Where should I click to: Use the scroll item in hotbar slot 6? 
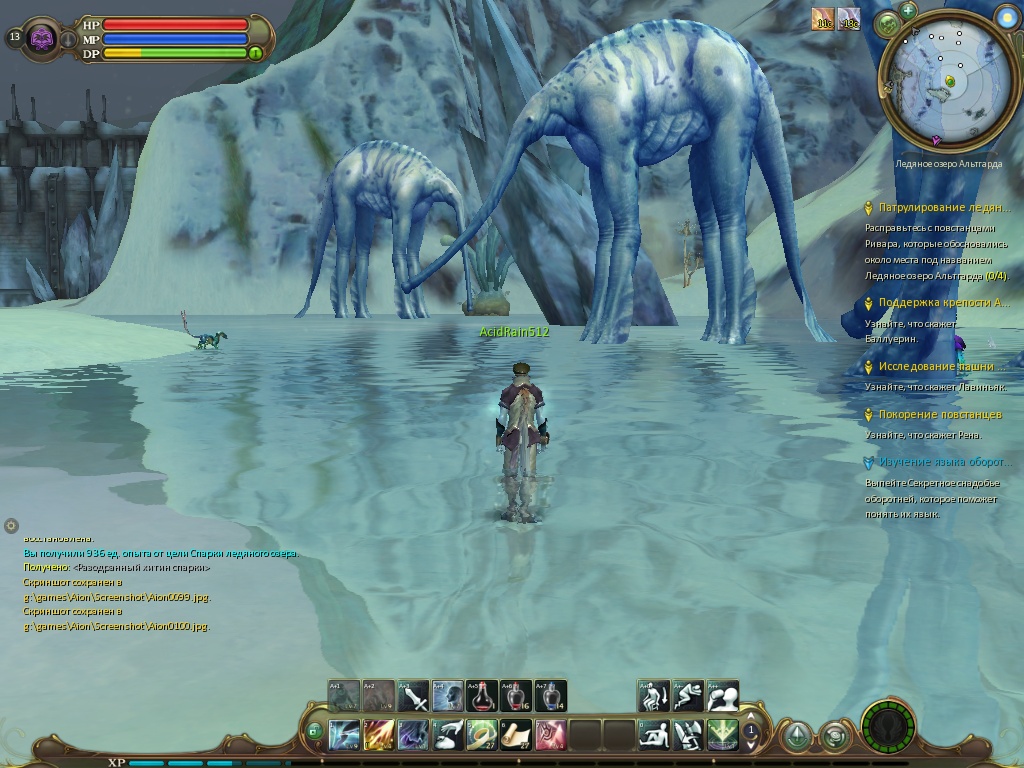tap(516, 735)
